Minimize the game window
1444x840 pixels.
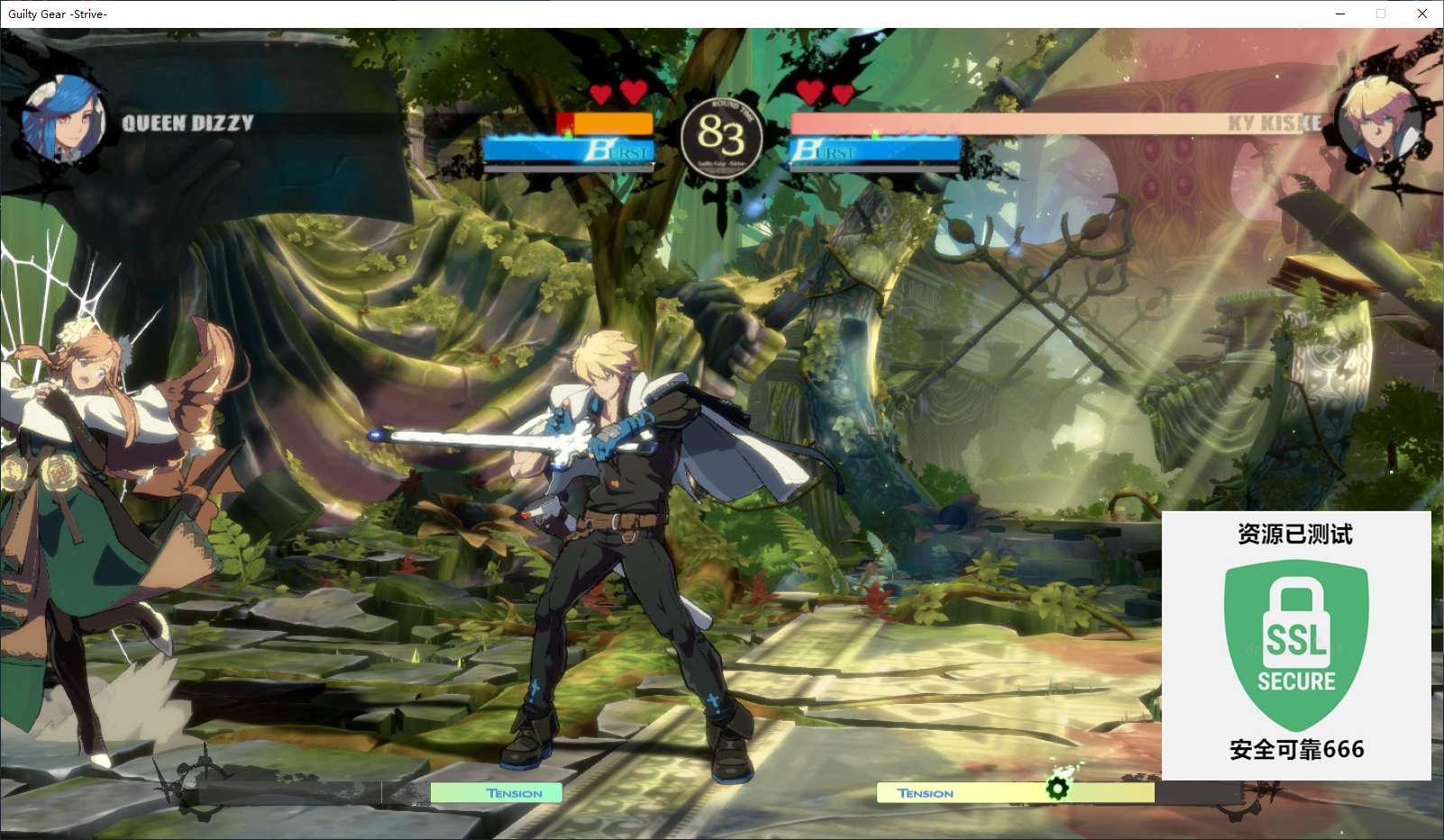1340,14
